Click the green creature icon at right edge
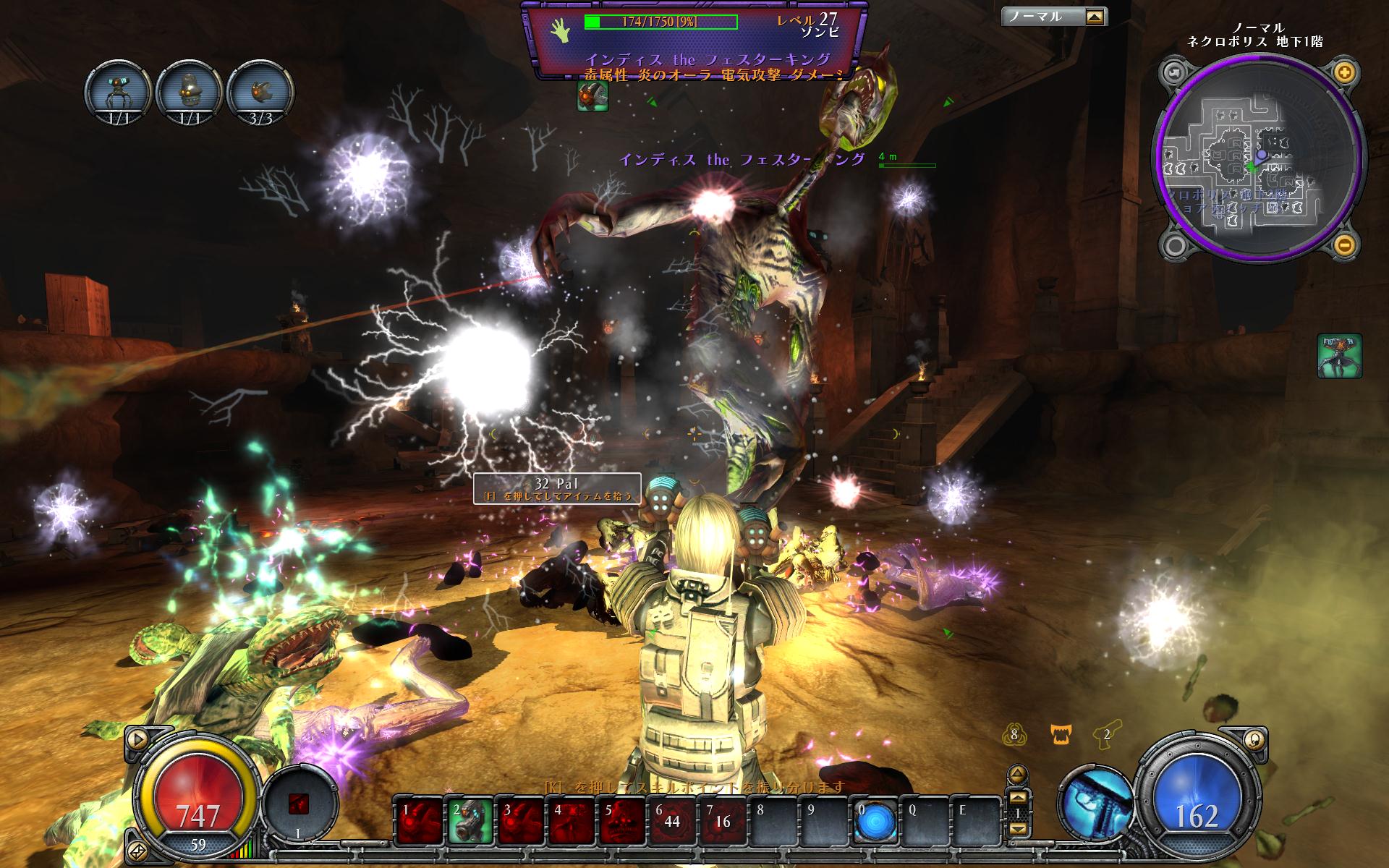Screen dimensions: 1389x868 click(x=1339, y=355)
